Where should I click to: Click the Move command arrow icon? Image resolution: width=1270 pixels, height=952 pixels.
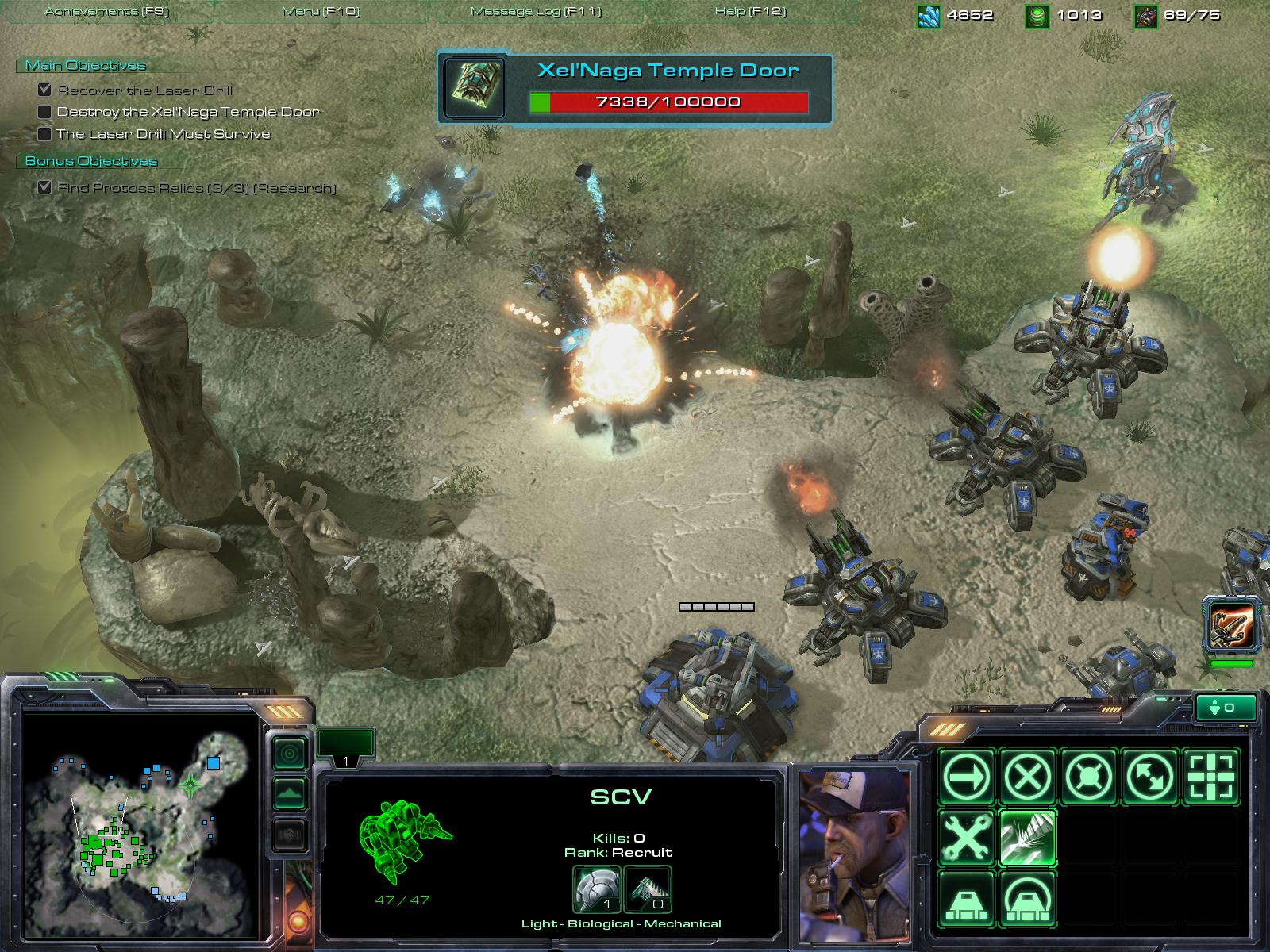[x=967, y=775]
